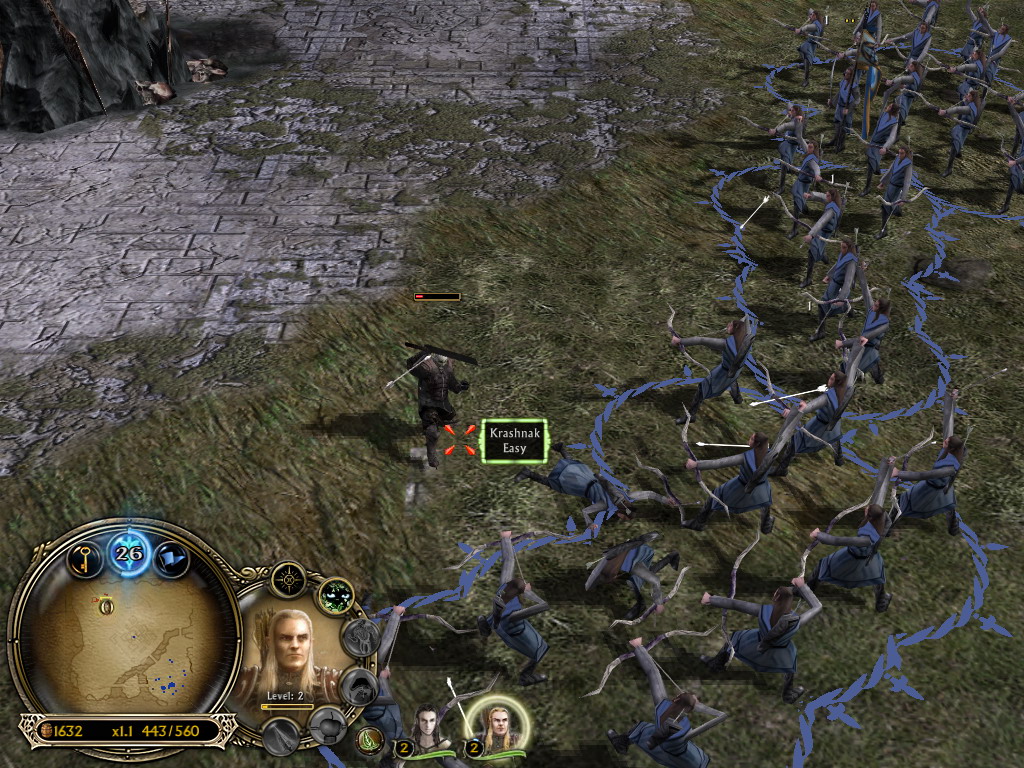The height and width of the screenshot is (768, 1024).
Task: Click the greyed-out blade ability icon
Action: coord(281,738)
